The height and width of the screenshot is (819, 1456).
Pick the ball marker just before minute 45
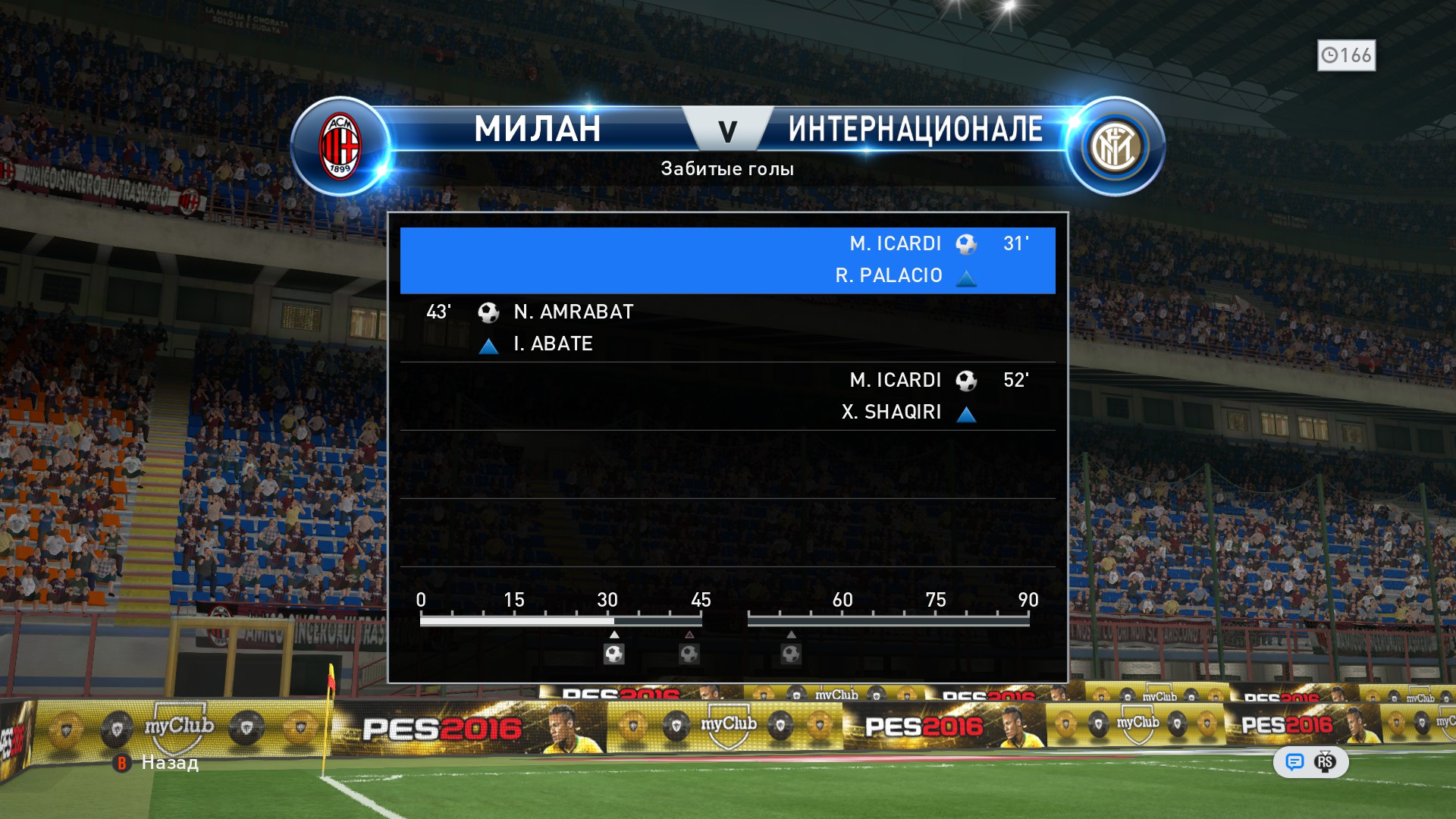(689, 654)
